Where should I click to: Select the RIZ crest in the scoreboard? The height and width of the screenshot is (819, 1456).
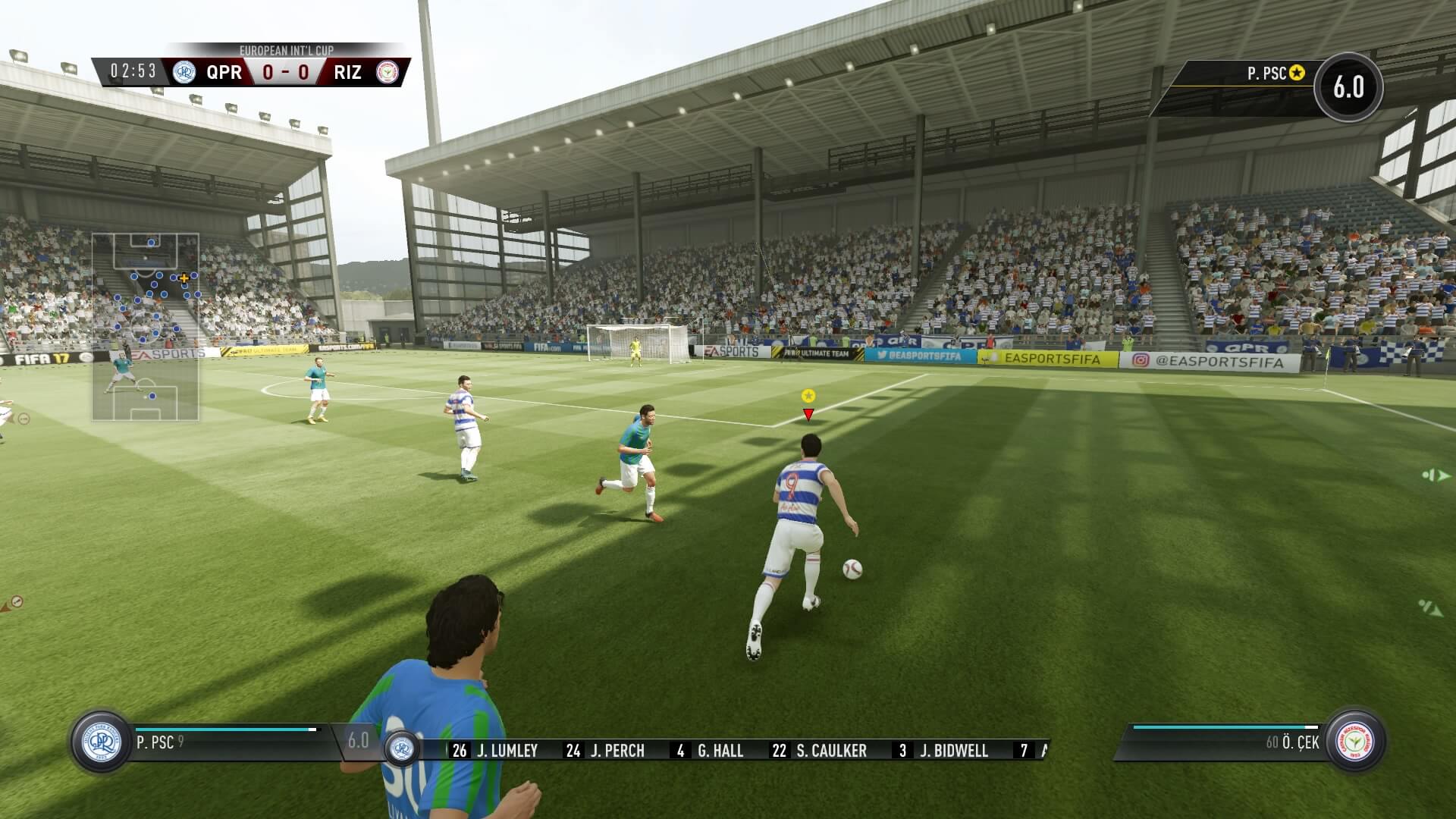coord(388,72)
